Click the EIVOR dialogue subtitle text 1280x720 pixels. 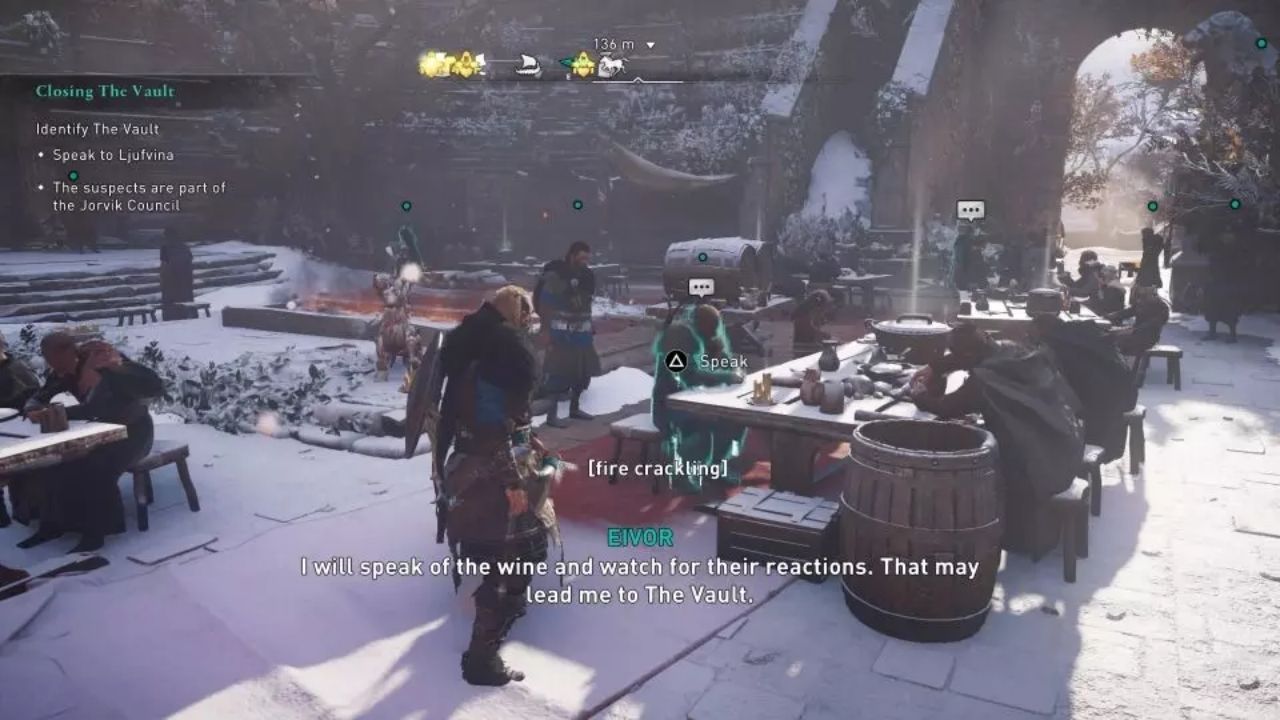640,580
